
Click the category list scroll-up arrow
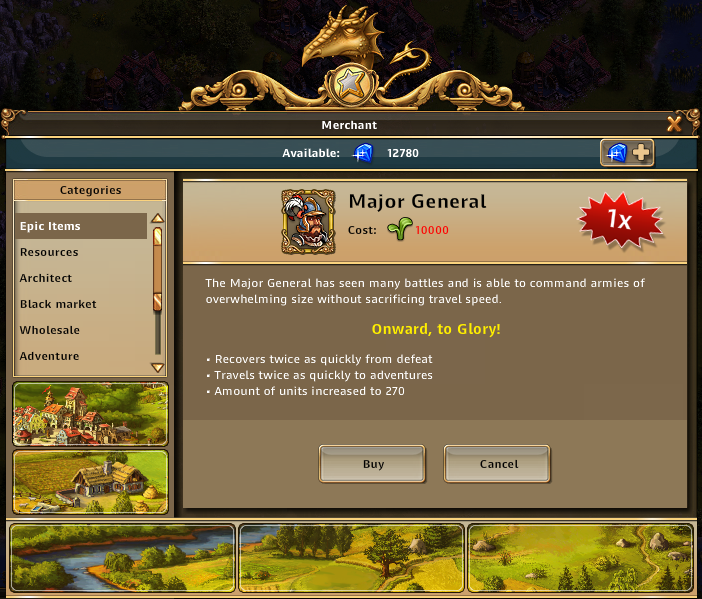point(157,219)
